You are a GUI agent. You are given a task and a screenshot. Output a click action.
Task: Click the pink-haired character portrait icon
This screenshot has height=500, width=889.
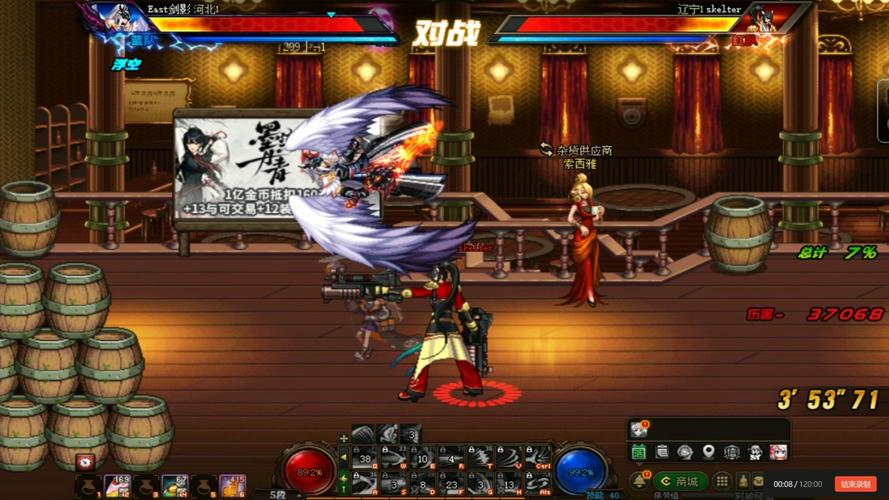(x=776, y=453)
